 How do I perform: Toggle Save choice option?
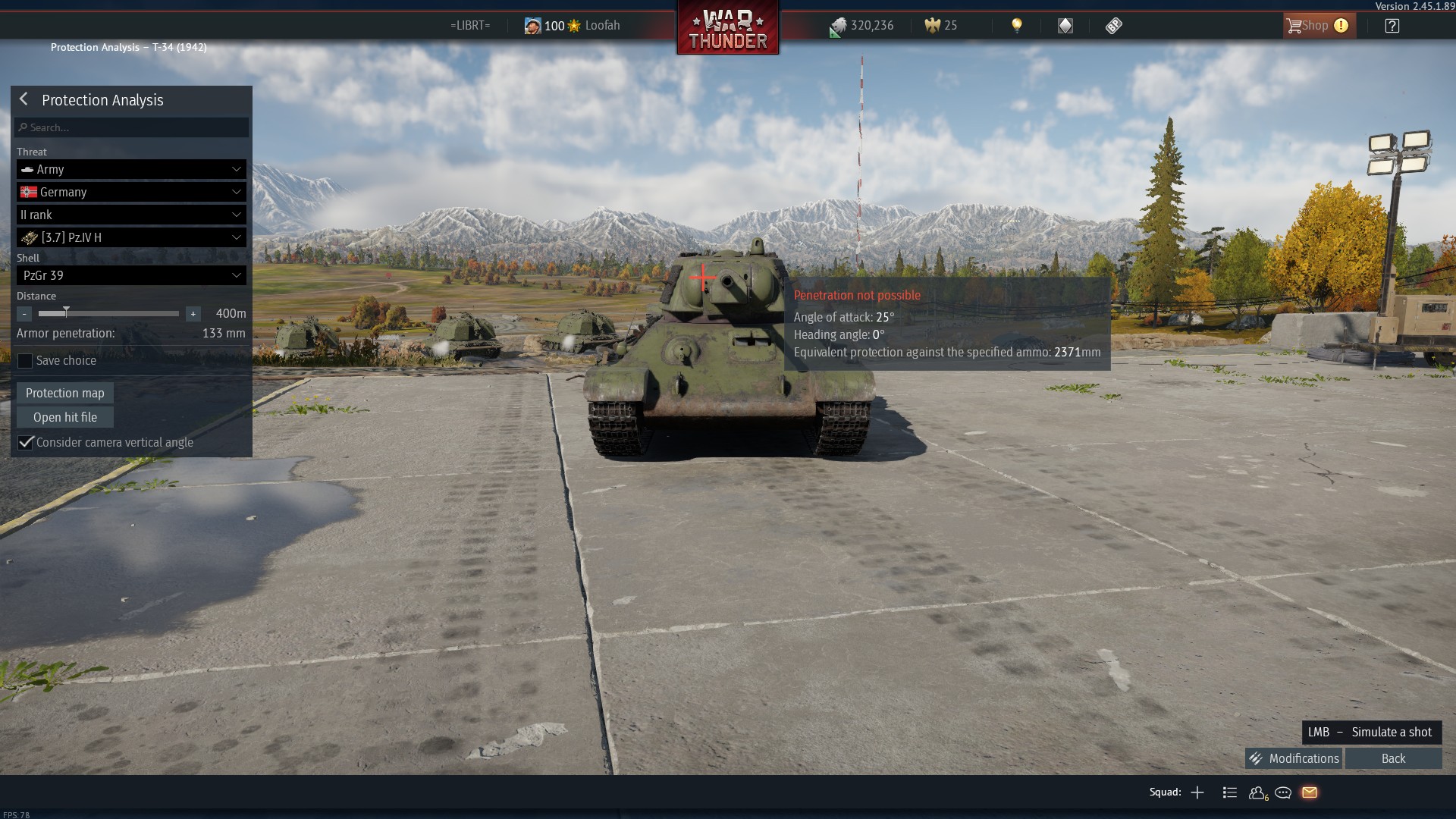(25, 361)
